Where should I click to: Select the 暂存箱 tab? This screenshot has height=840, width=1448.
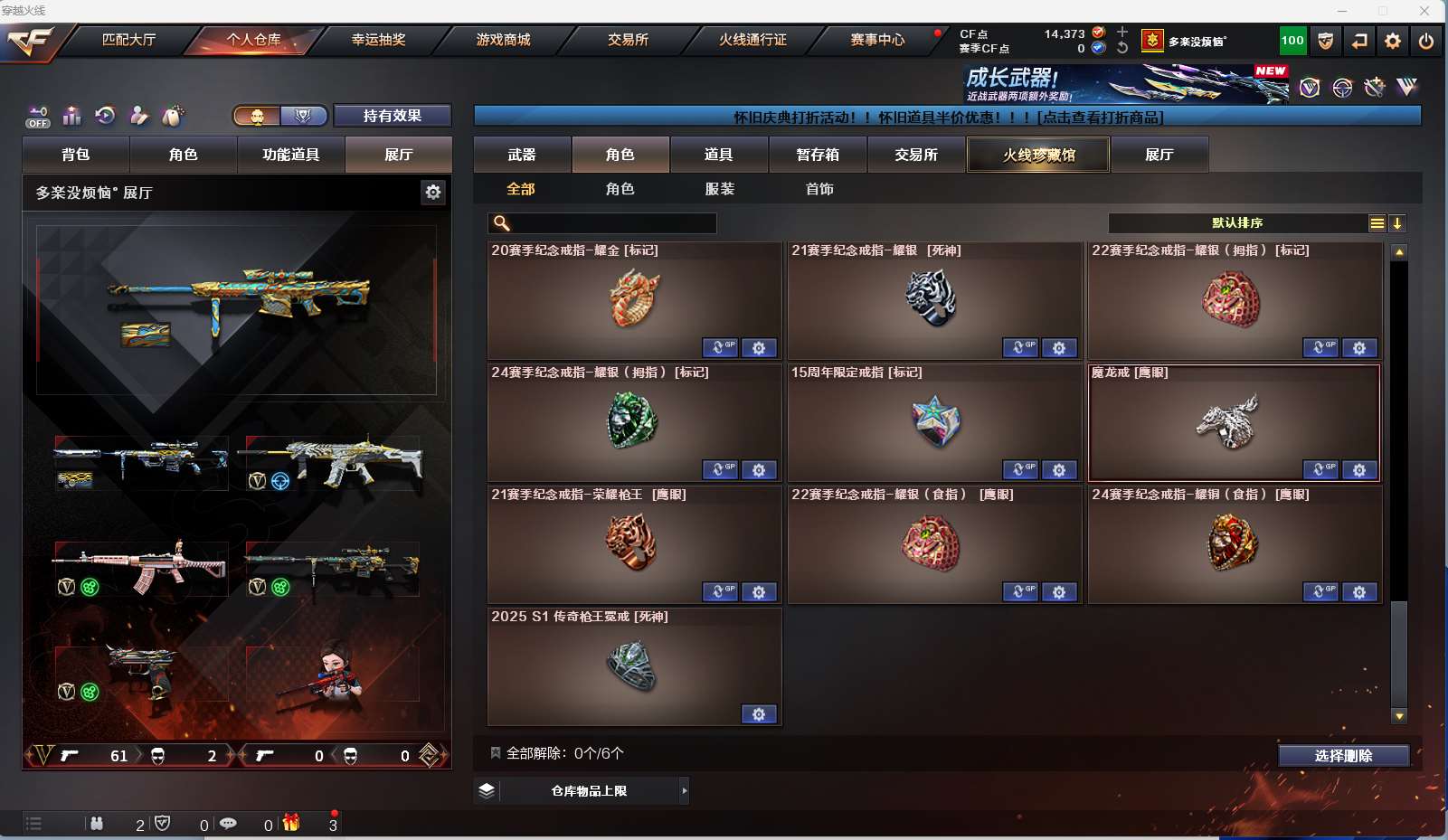pyautogui.click(x=818, y=155)
